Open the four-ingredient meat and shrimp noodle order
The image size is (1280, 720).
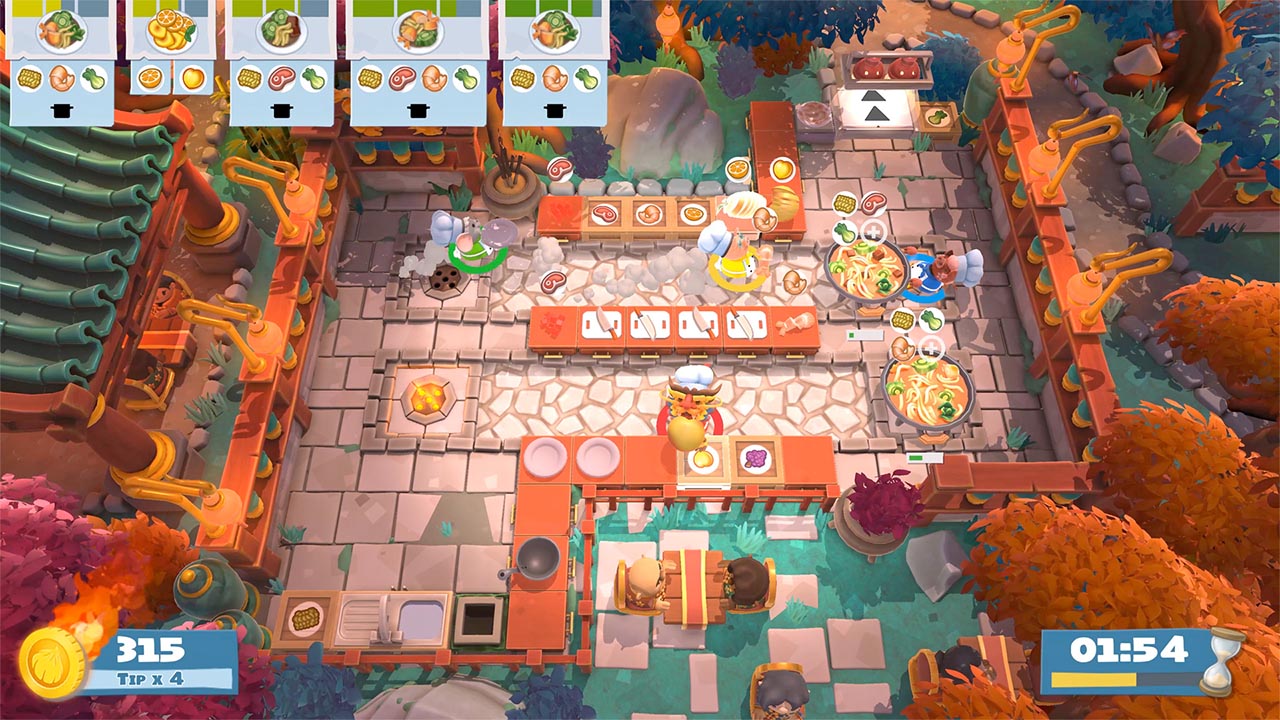point(418,60)
